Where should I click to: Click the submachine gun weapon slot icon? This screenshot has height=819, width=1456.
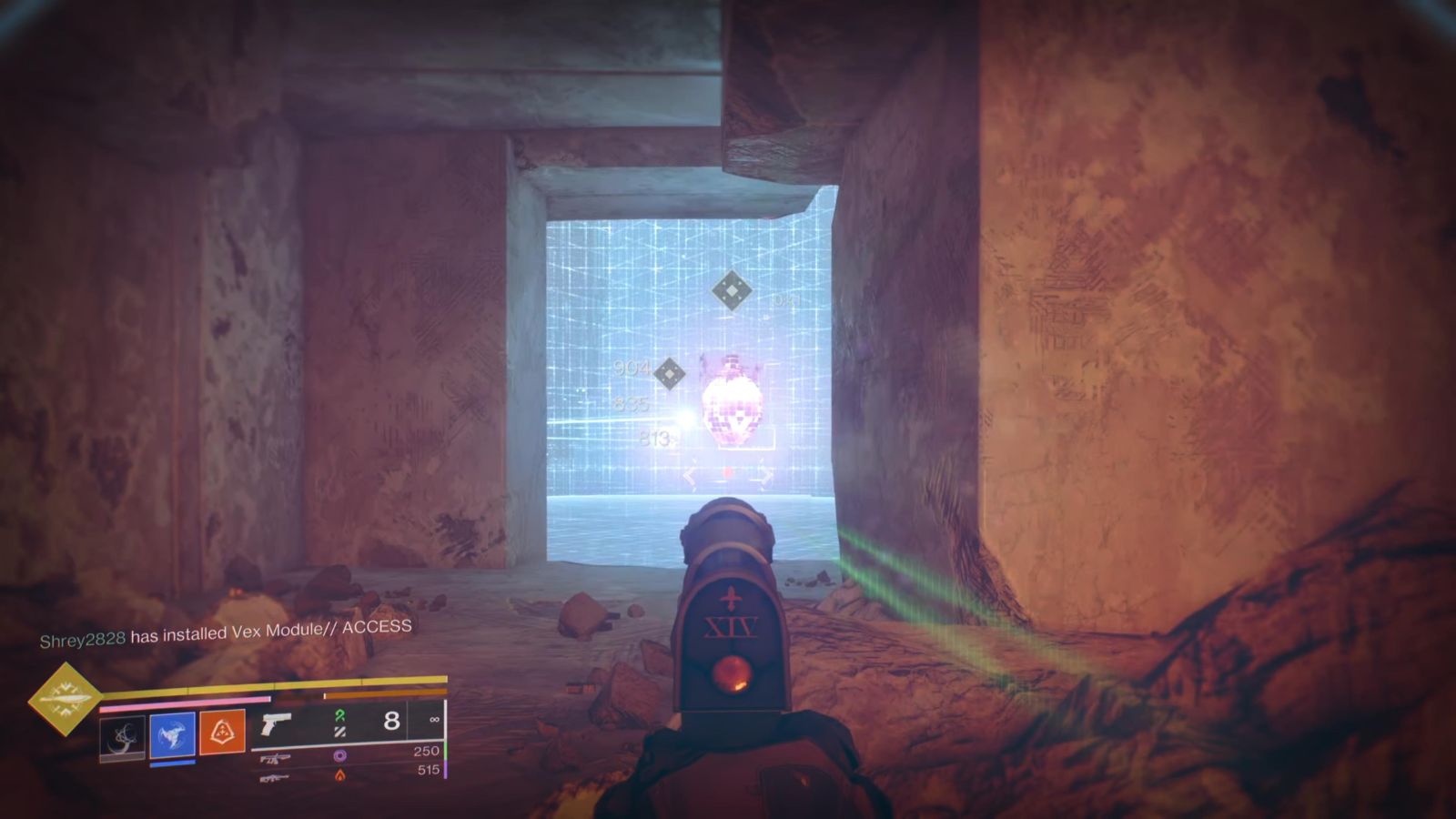click(277, 758)
